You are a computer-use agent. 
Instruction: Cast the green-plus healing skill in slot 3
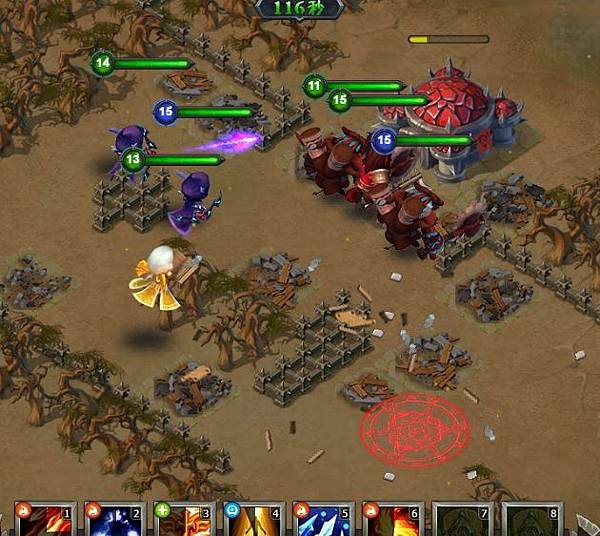tap(185, 520)
